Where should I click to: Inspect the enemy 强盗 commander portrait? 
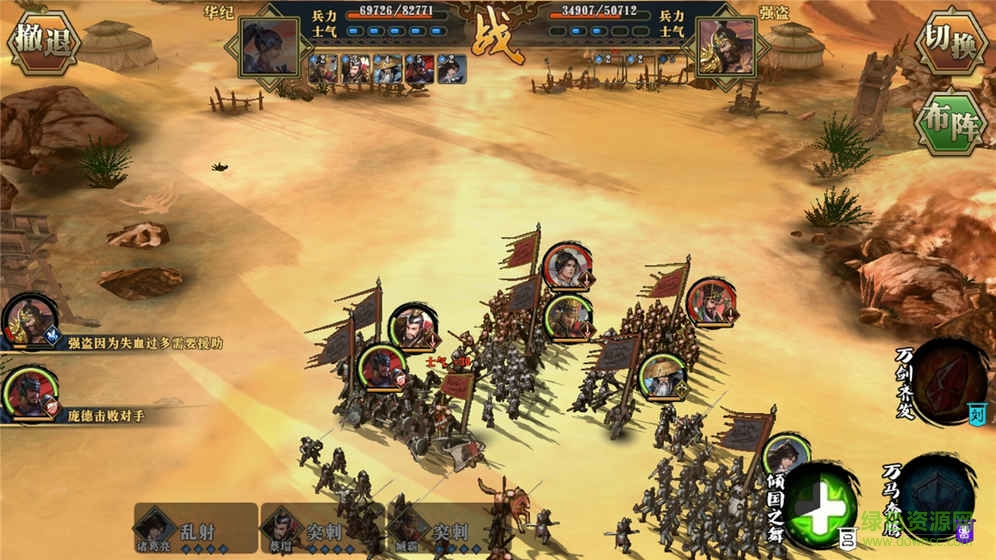(725, 46)
